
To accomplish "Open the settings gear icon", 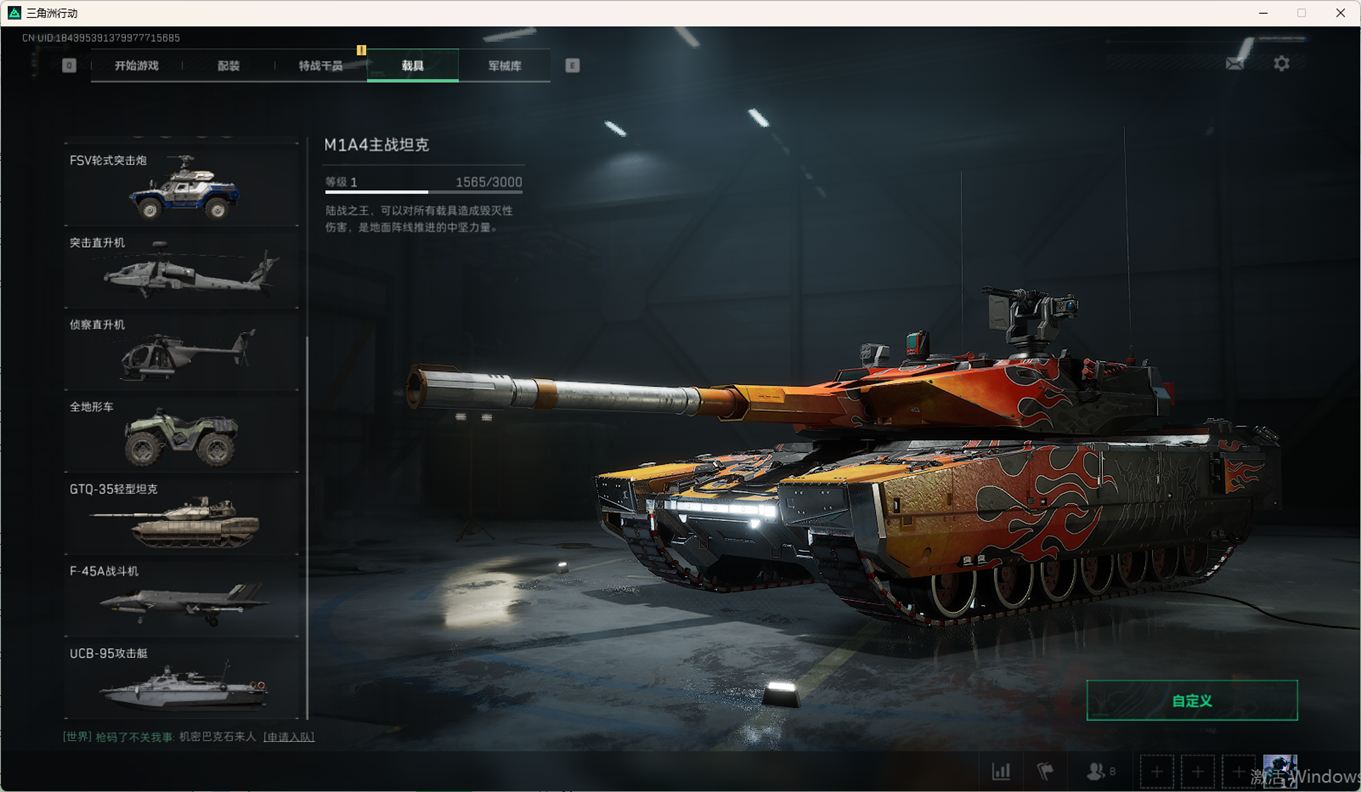I will coord(1281,63).
